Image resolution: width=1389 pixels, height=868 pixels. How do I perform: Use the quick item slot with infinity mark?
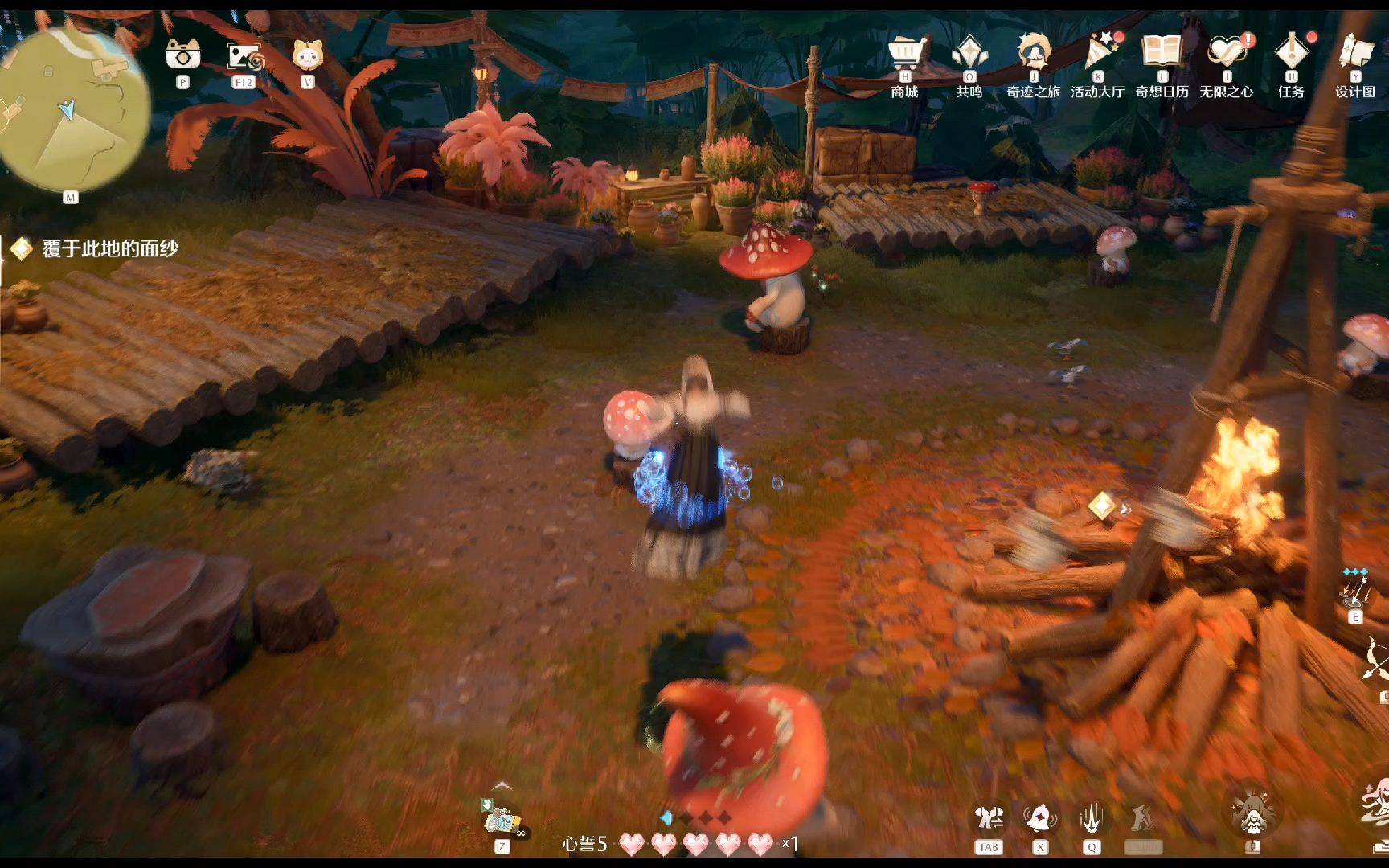coord(502,821)
